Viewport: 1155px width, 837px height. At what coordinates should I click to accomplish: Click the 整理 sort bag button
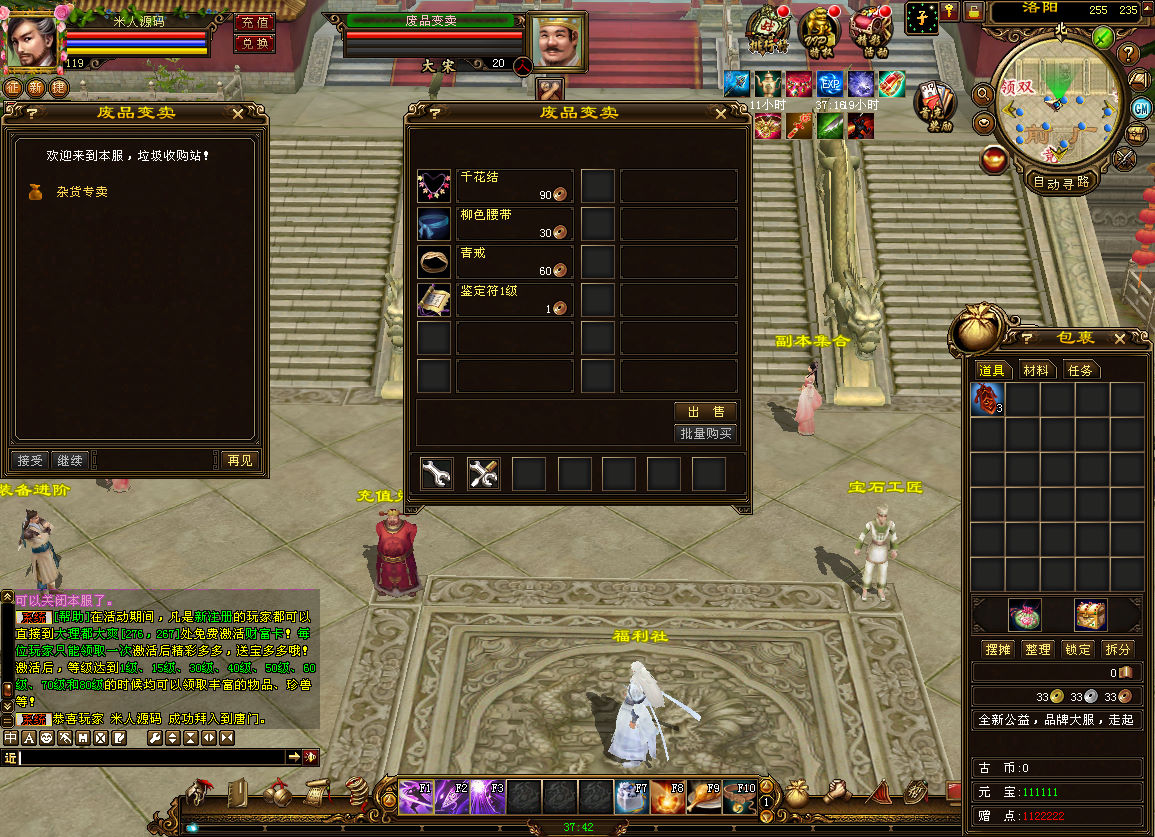pos(1038,649)
